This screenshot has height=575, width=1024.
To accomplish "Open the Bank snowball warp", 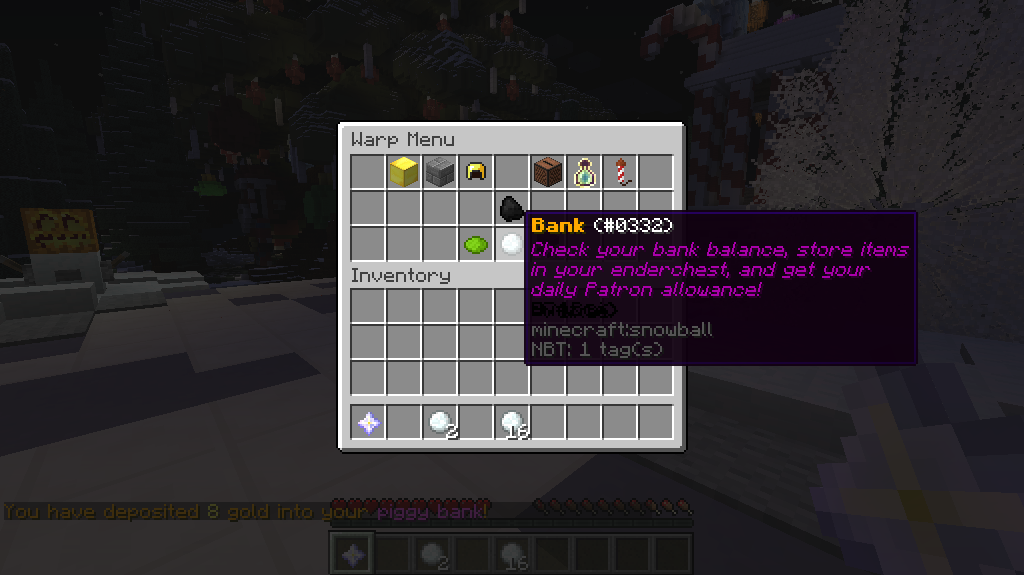I will click(x=511, y=244).
